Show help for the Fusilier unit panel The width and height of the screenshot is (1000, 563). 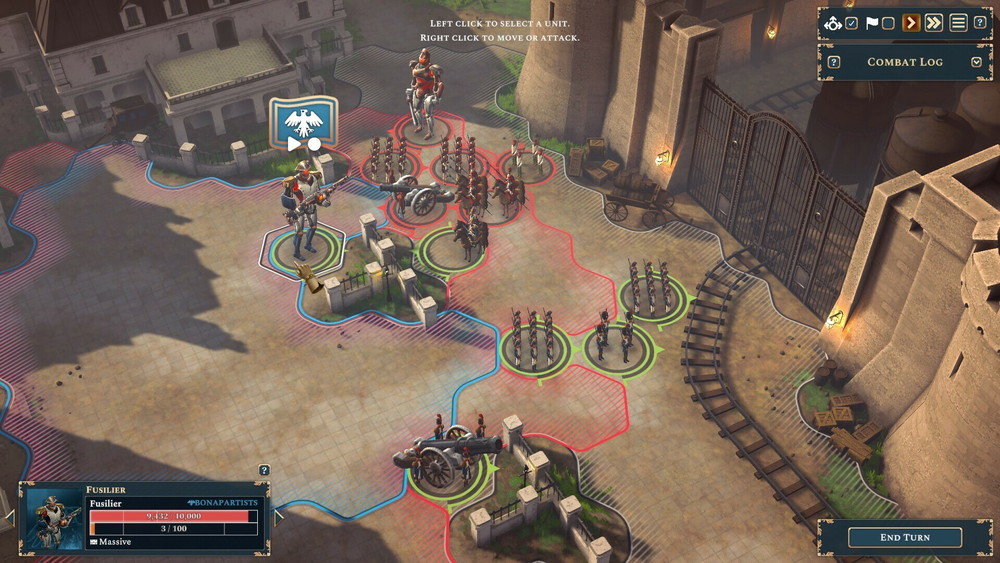264,470
